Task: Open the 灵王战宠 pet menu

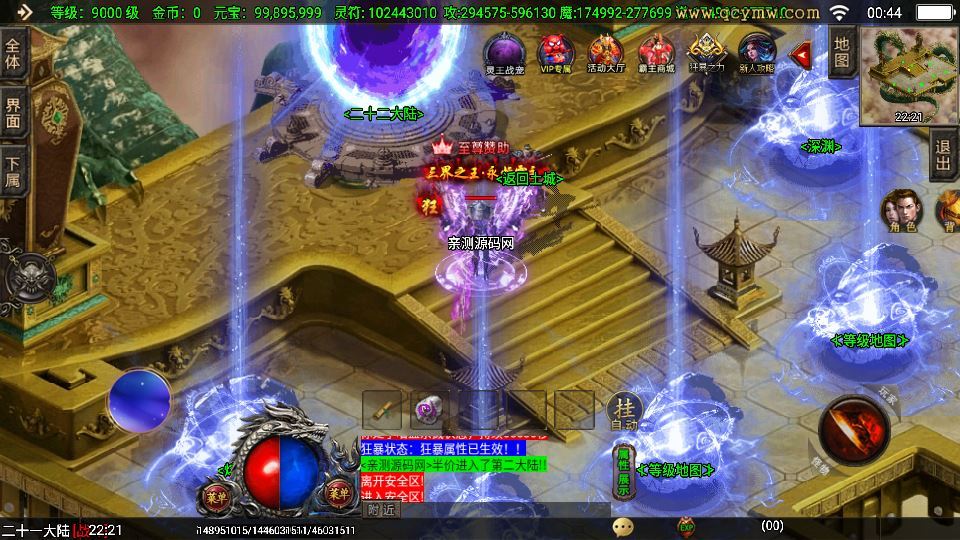Action: 506,52
